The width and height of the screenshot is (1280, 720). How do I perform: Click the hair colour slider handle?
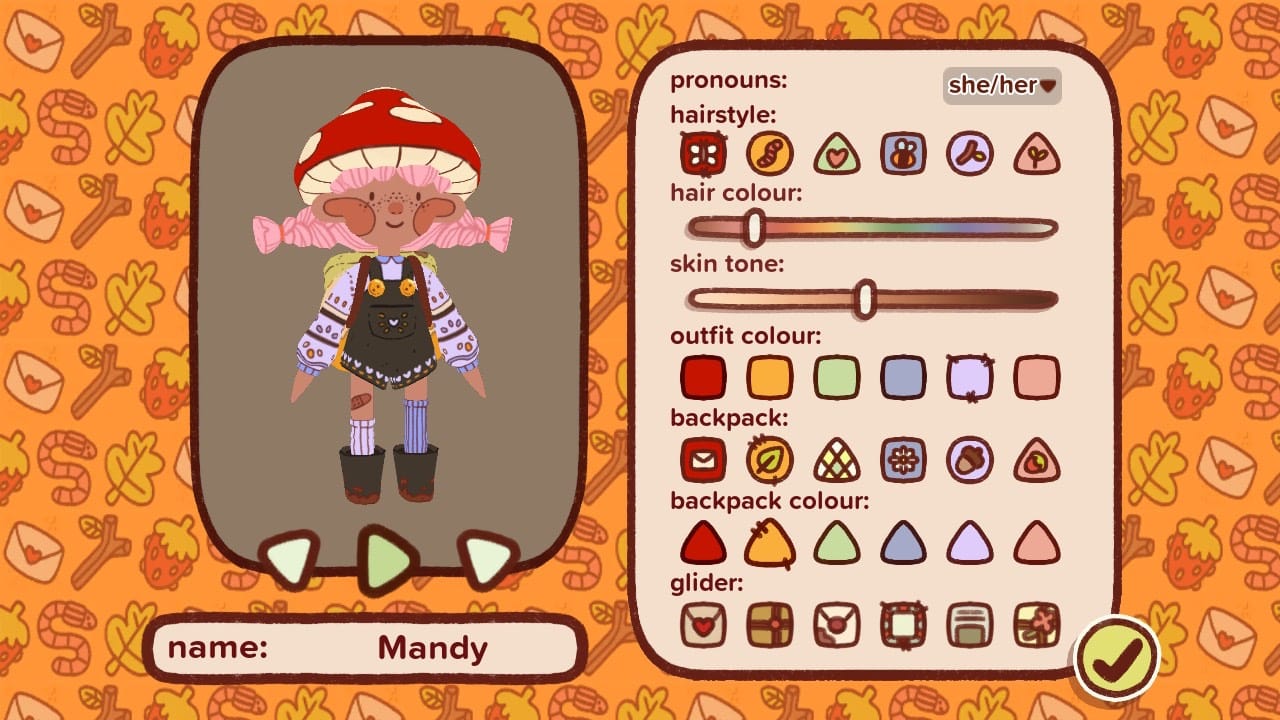coord(755,227)
